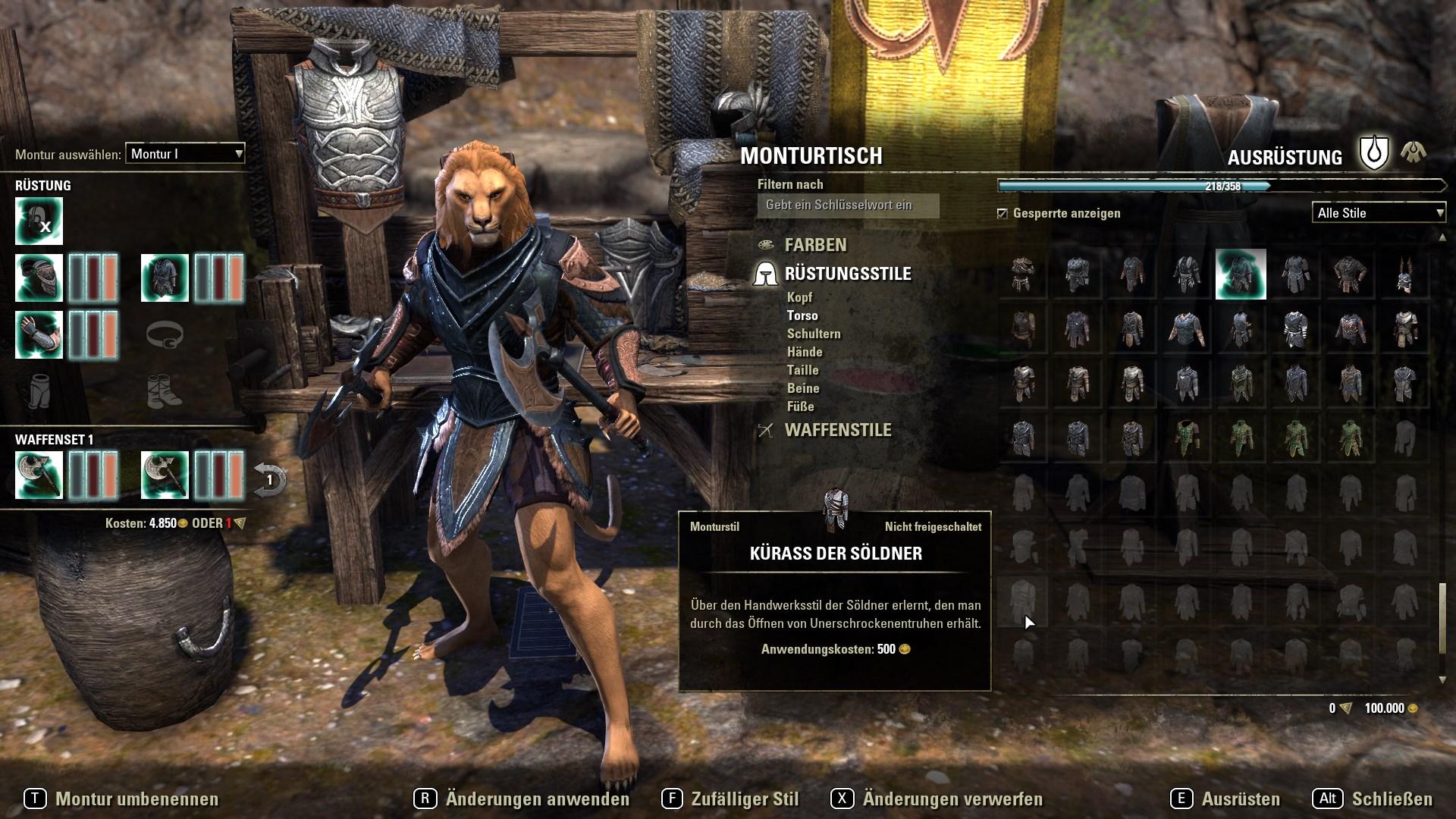
Task: Click the Rüstungsstile helmet icon
Action: (x=766, y=274)
